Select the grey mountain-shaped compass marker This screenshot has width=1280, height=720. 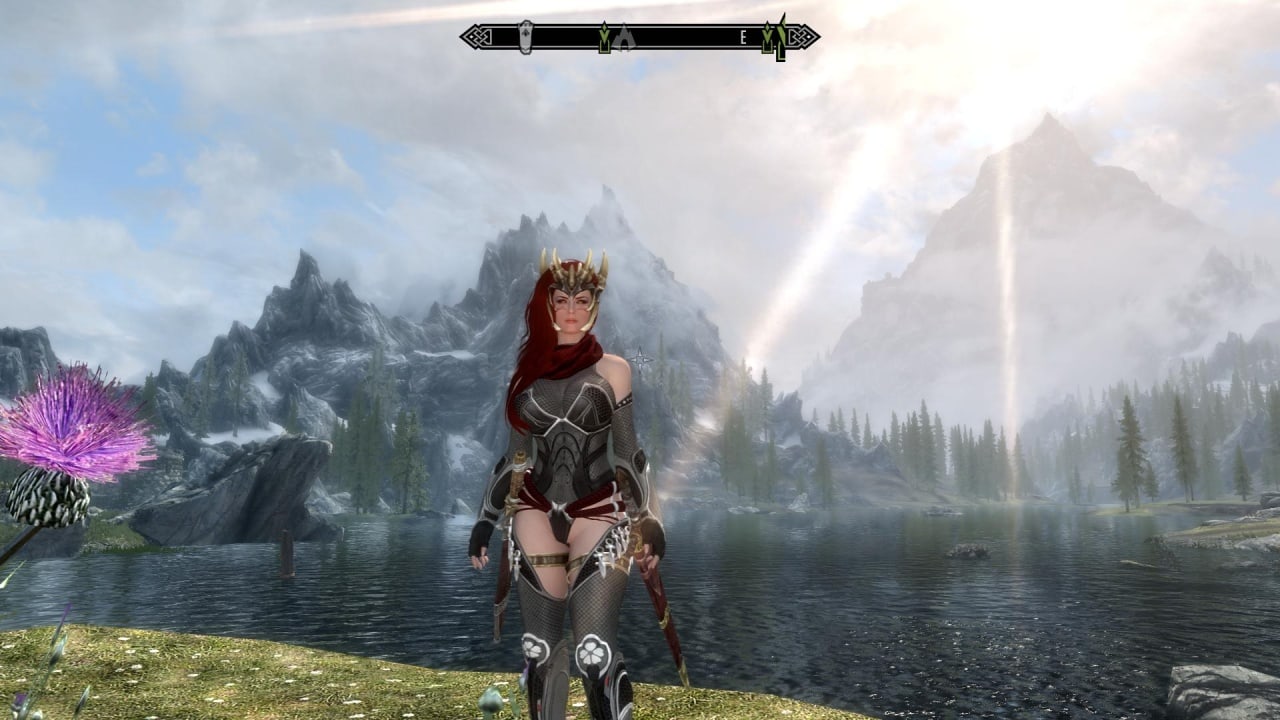(x=624, y=38)
